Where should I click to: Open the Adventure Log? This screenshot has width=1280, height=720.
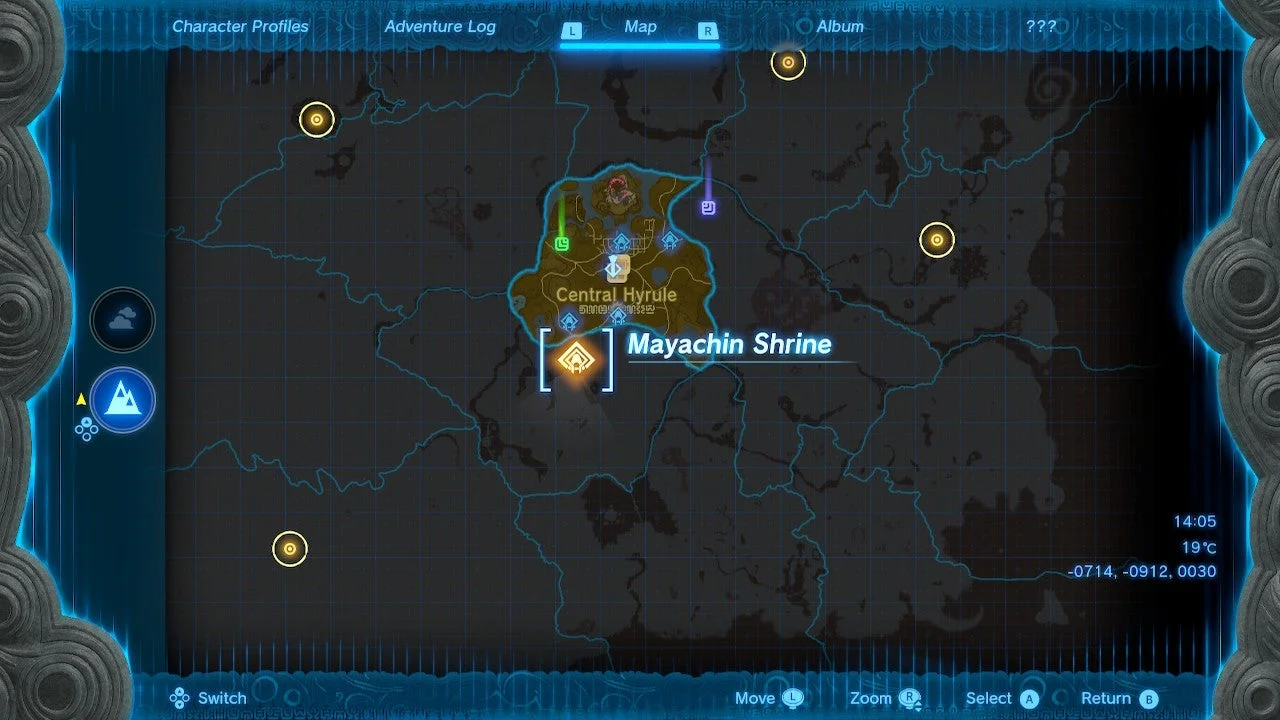coord(440,27)
